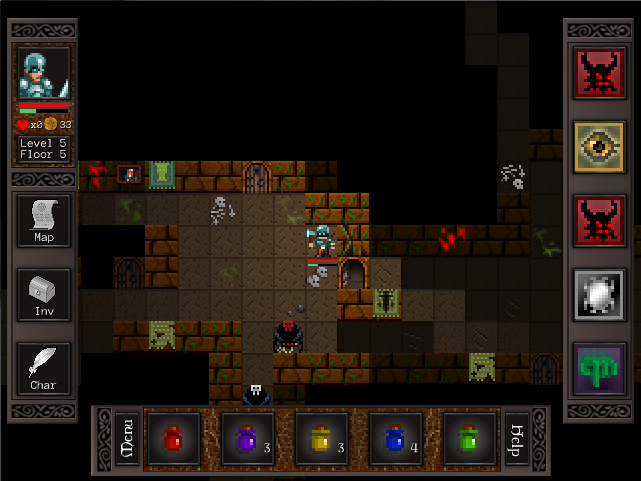Screen dimensions: 641x481
Task: Open the Menu button
Action: click(x=127, y=438)
